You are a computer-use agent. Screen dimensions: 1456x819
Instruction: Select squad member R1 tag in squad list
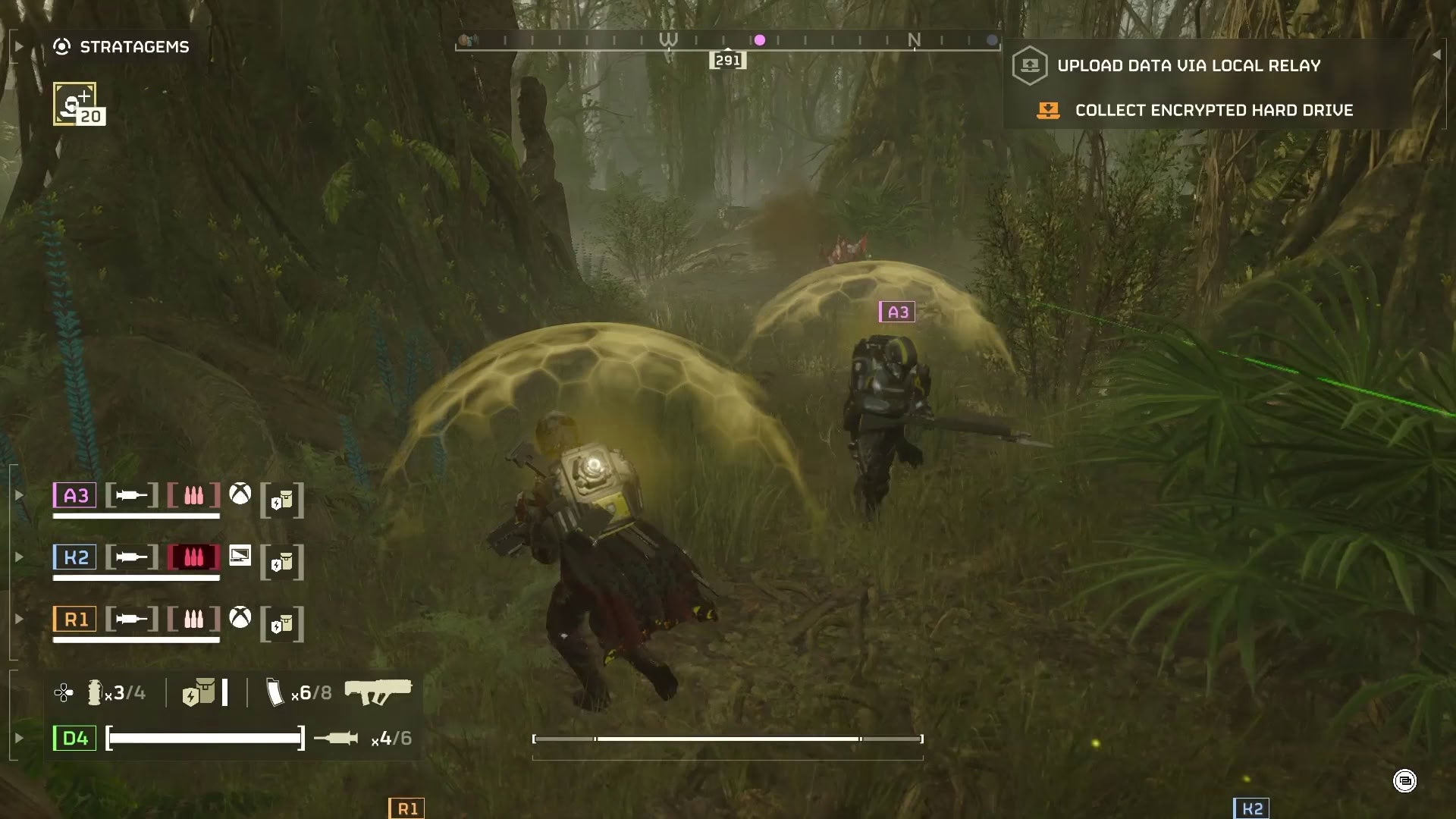[x=75, y=620]
